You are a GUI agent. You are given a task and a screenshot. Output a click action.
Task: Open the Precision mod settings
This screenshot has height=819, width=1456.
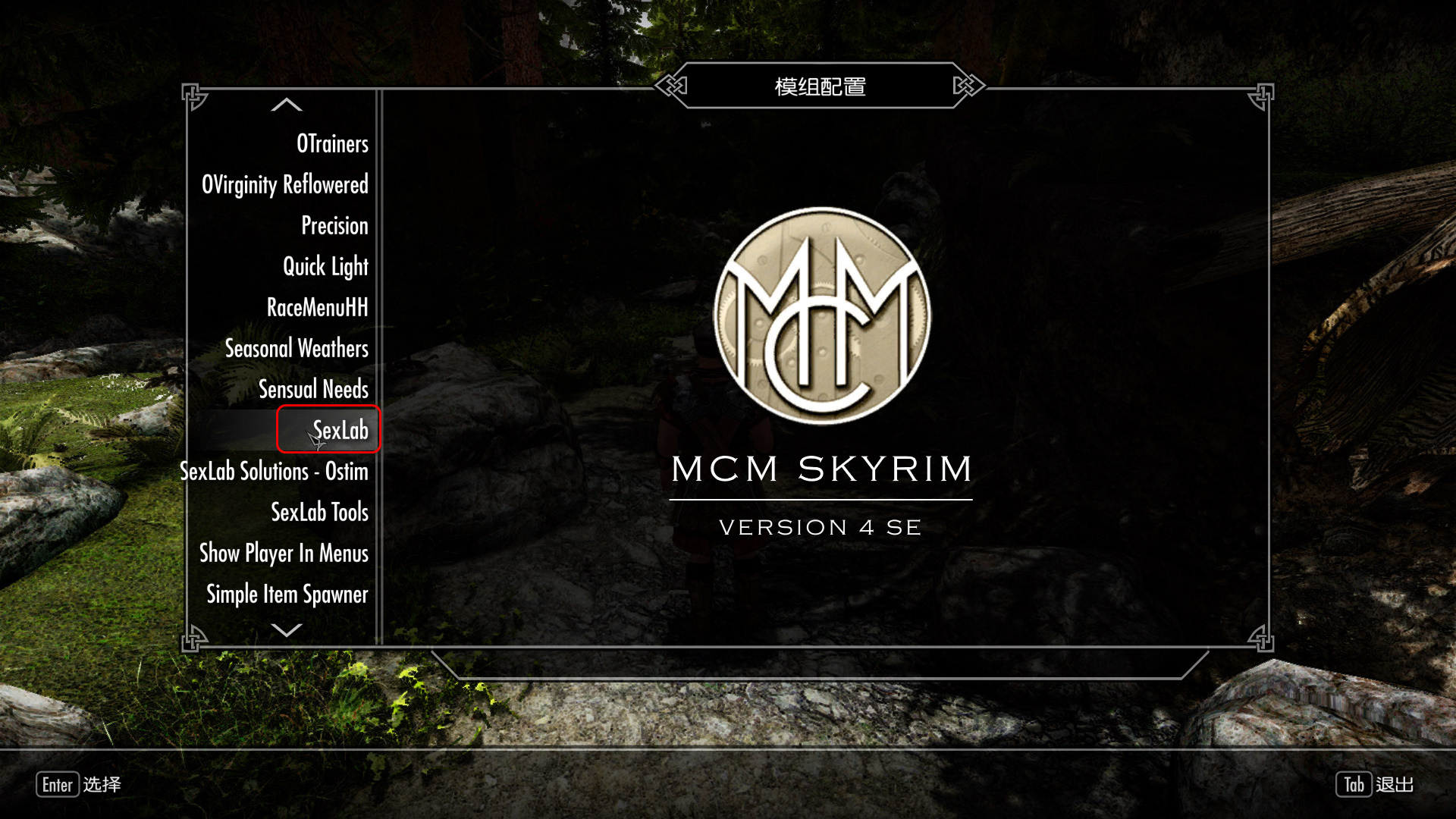pyautogui.click(x=334, y=226)
